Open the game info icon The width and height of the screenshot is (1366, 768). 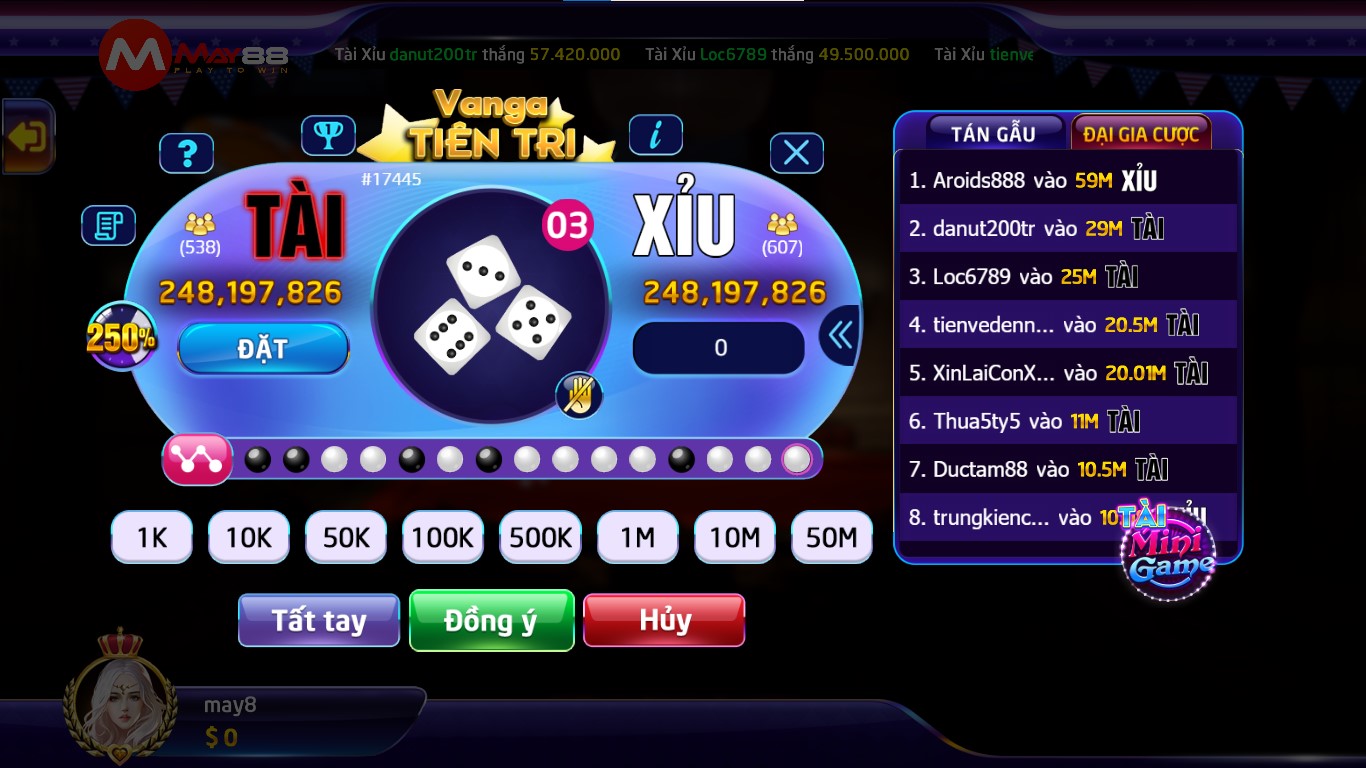point(657,134)
